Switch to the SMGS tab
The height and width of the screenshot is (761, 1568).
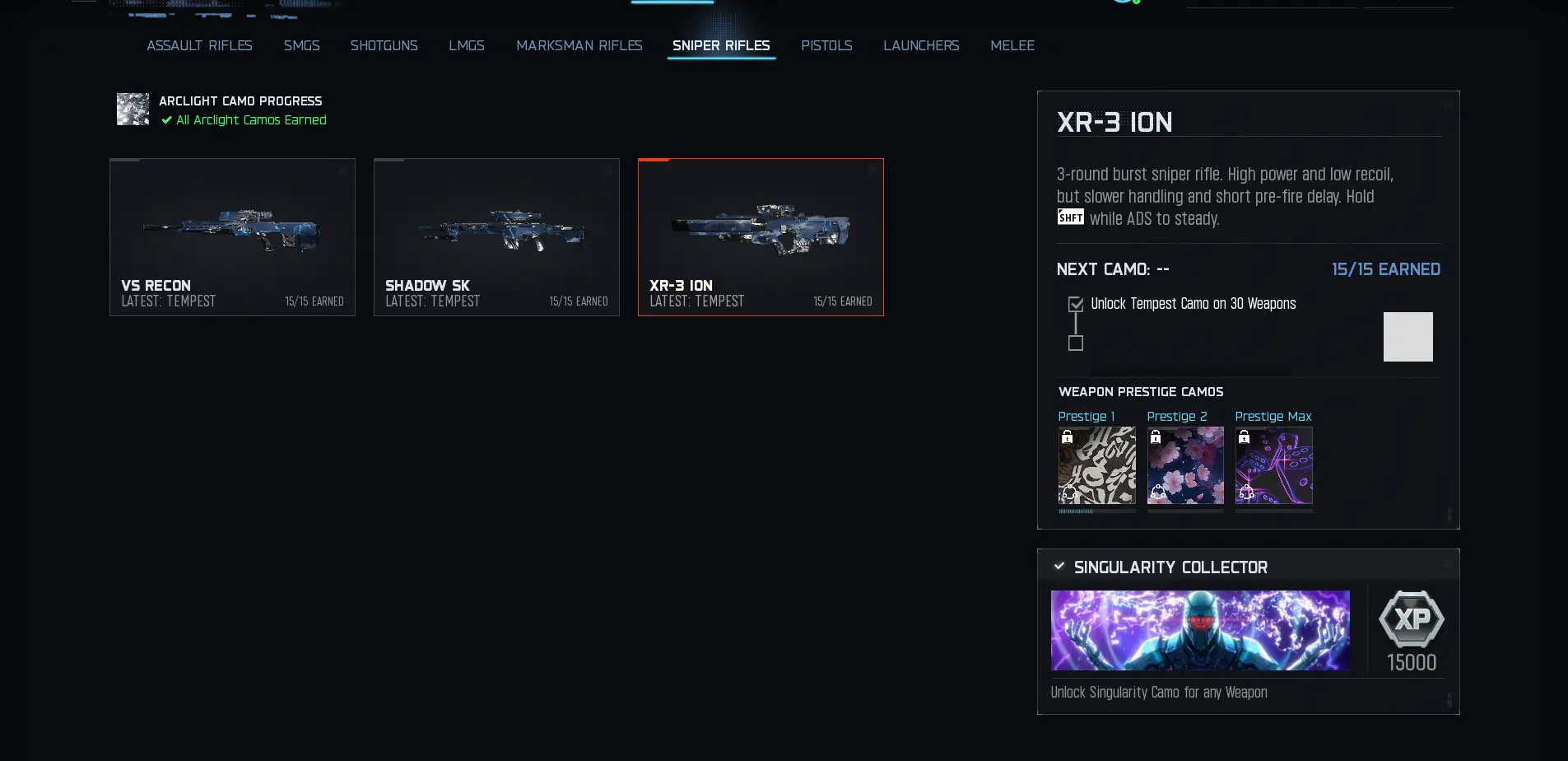pyautogui.click(x=302, y=46)
